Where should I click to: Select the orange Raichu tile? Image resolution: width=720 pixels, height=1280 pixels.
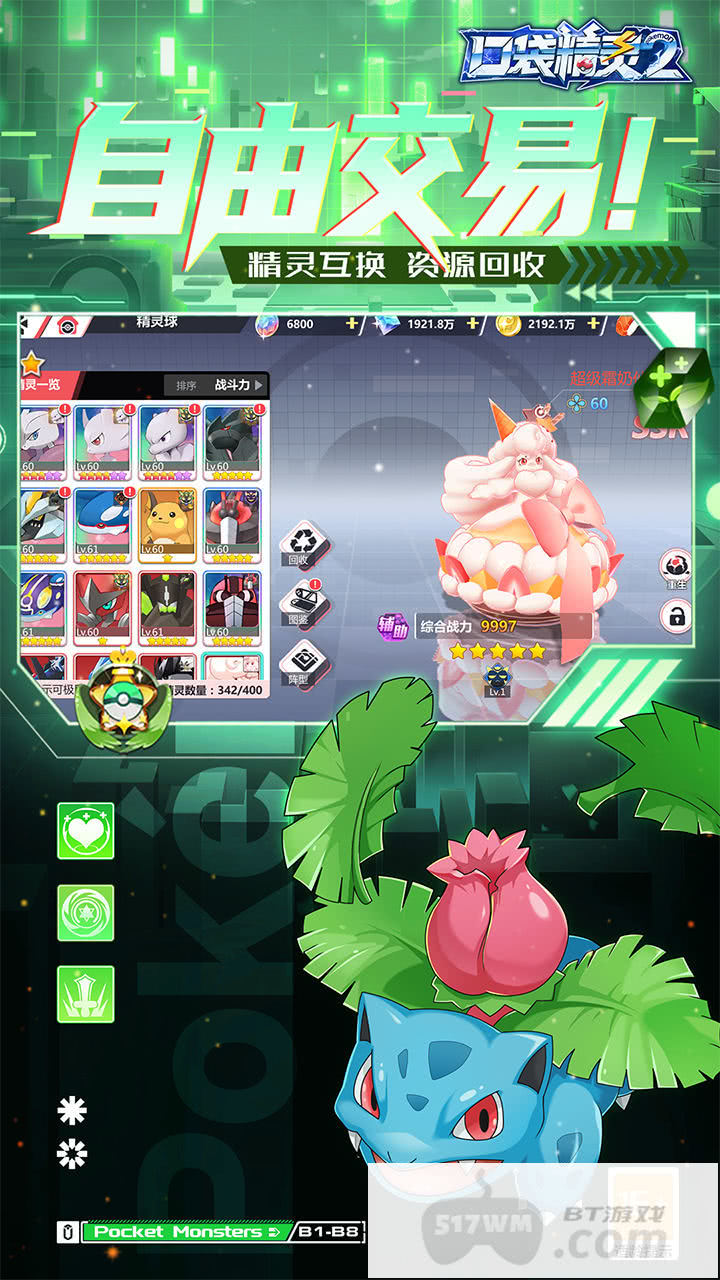click(x=169, y=522)
